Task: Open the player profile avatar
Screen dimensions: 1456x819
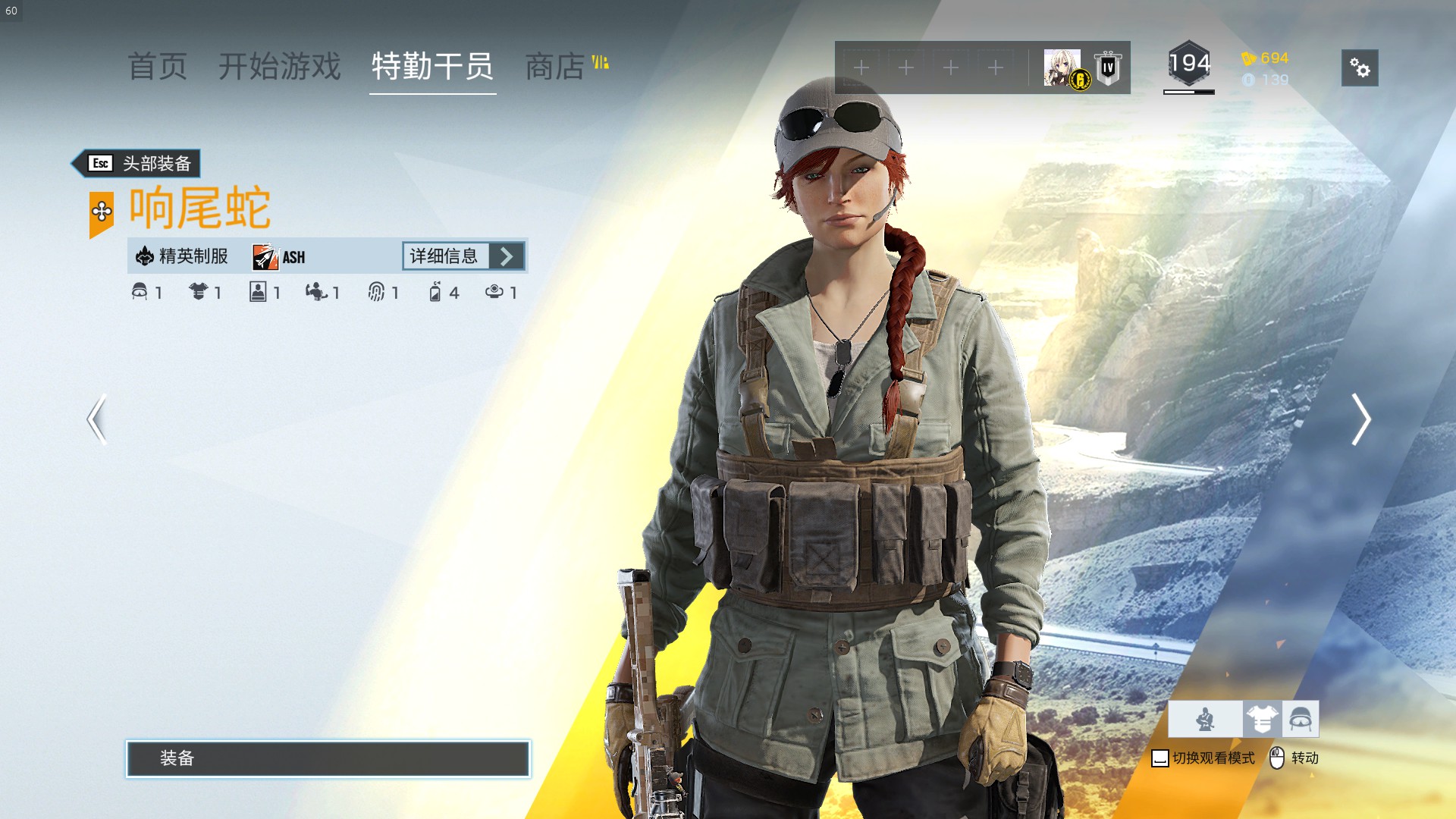Action: click(1062, 68)
